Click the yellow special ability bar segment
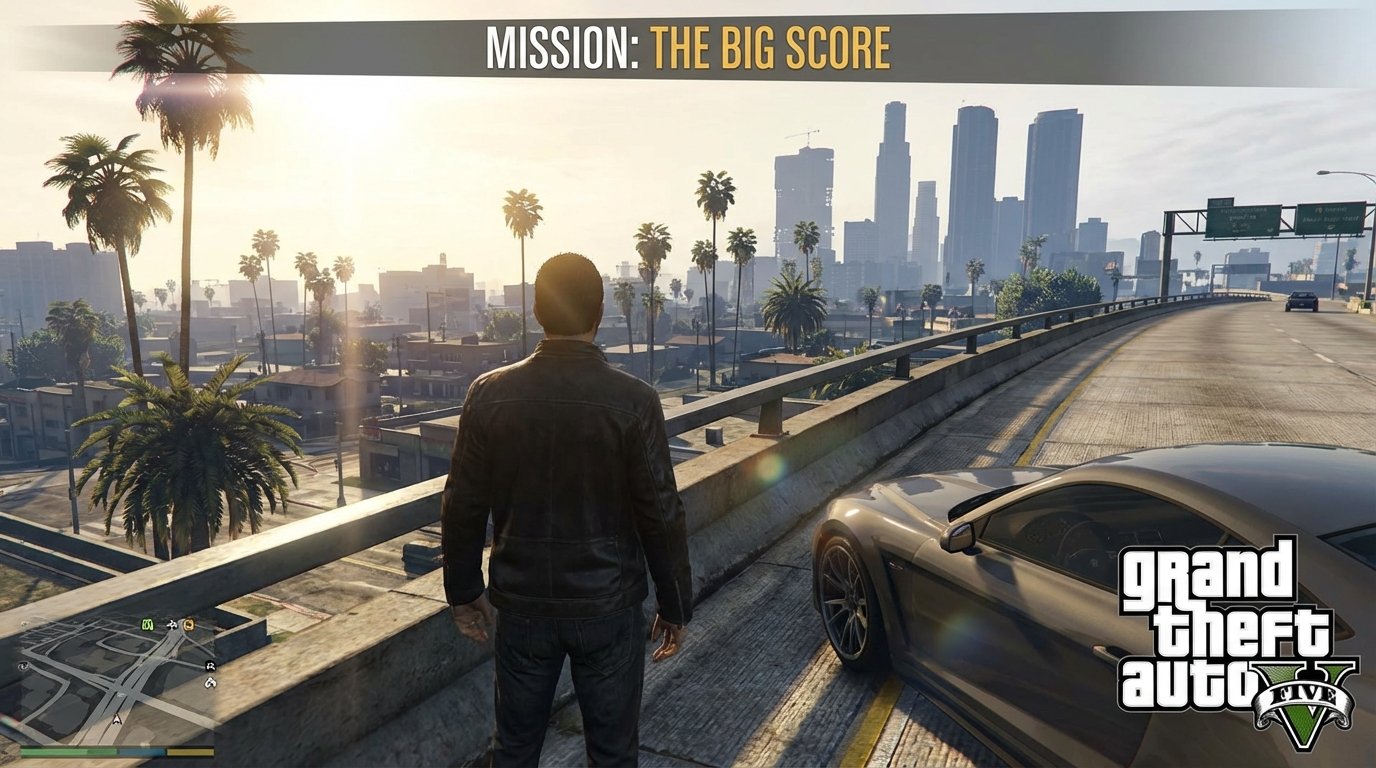The image size is (1376, 768). pyautogui.click(x=190, y=751)
